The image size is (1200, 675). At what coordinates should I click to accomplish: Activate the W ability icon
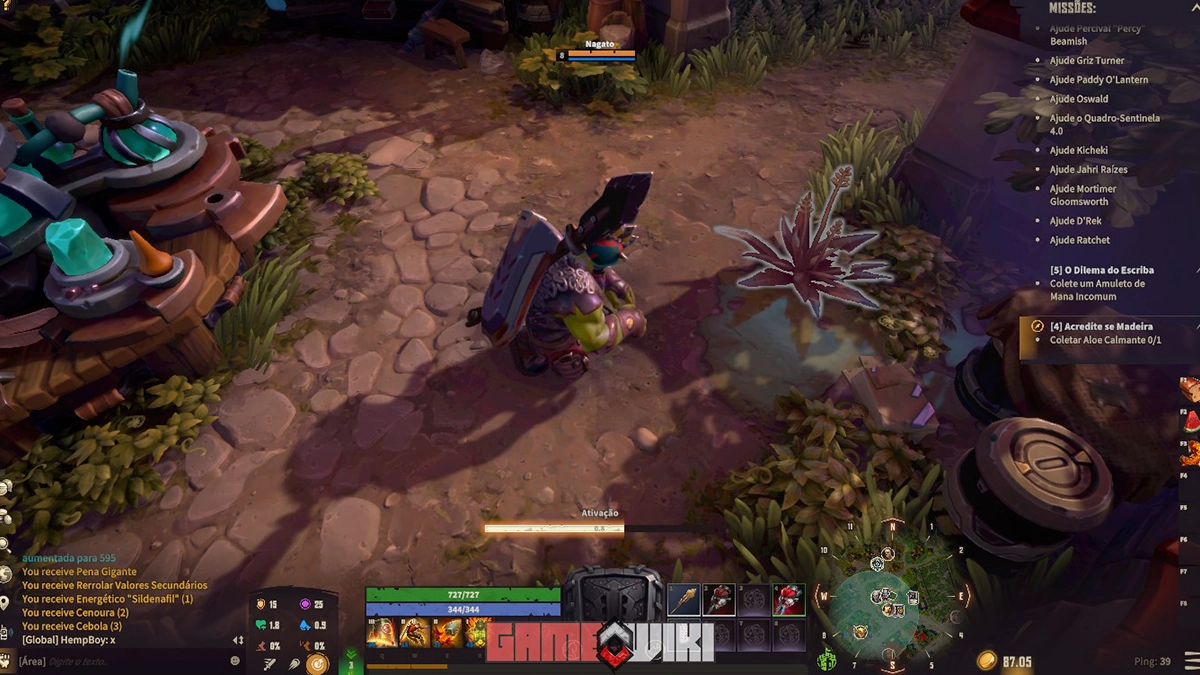[415, 632]
